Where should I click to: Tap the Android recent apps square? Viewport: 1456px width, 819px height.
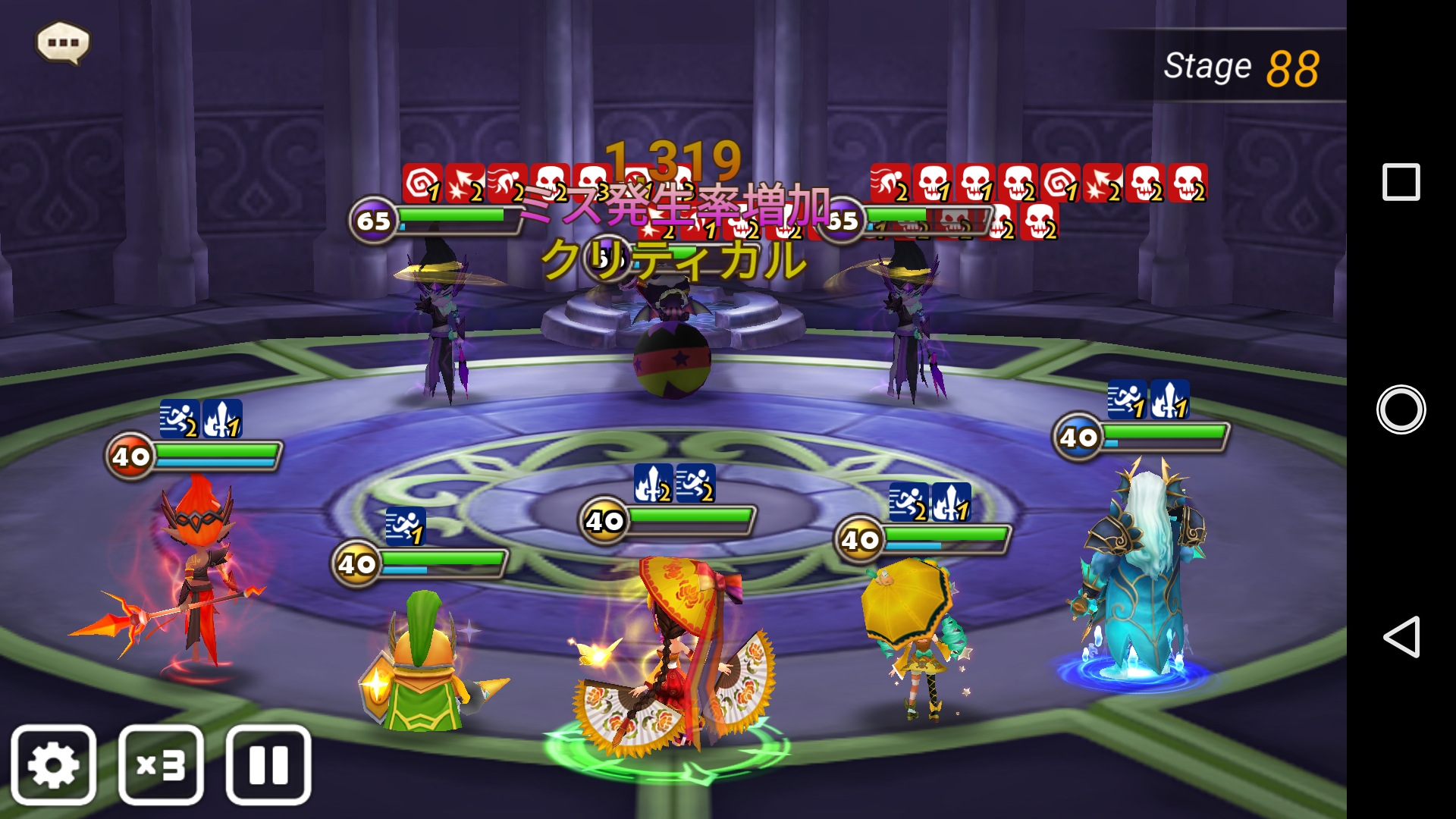[1401, 182]
